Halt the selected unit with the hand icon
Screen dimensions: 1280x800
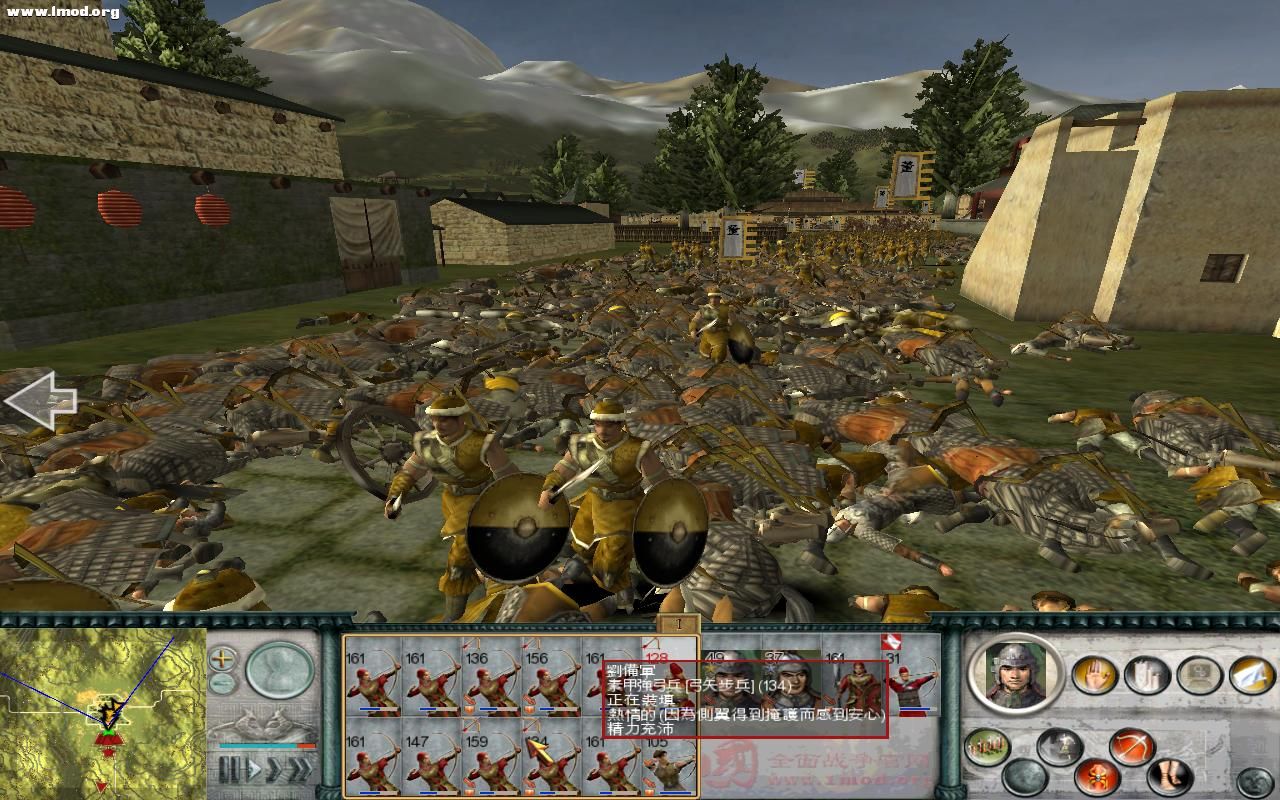tap(1094, 674)
